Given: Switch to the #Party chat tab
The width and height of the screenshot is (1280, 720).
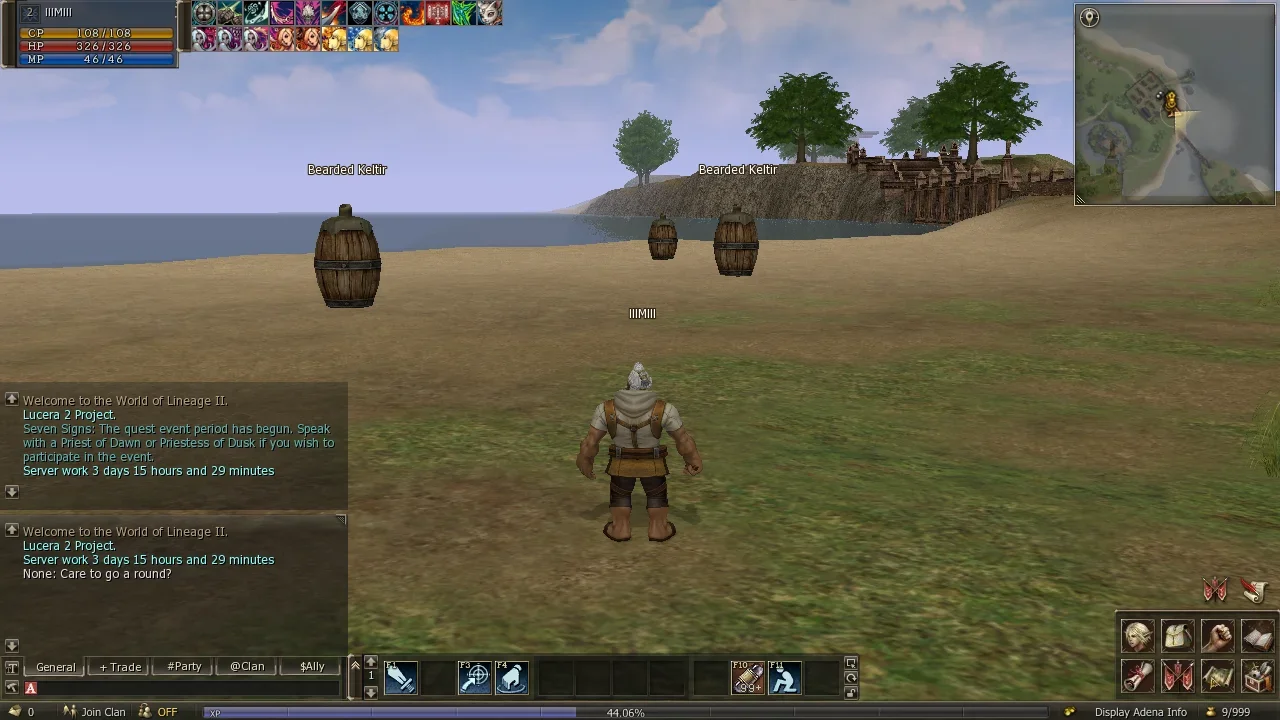Looking at the screenshot, I should (x=184, y=667).
